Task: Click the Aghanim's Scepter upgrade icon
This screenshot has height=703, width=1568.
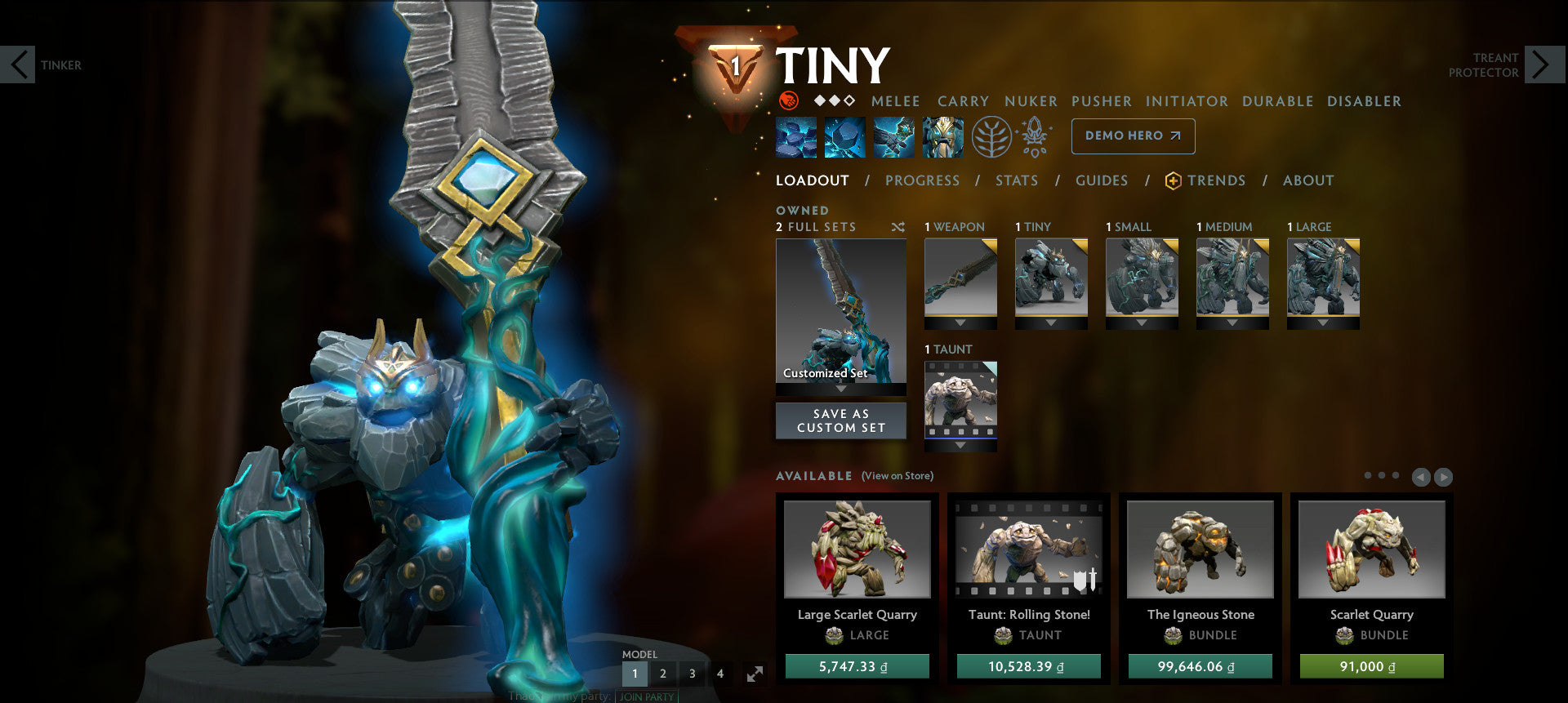Action: 1033,136
